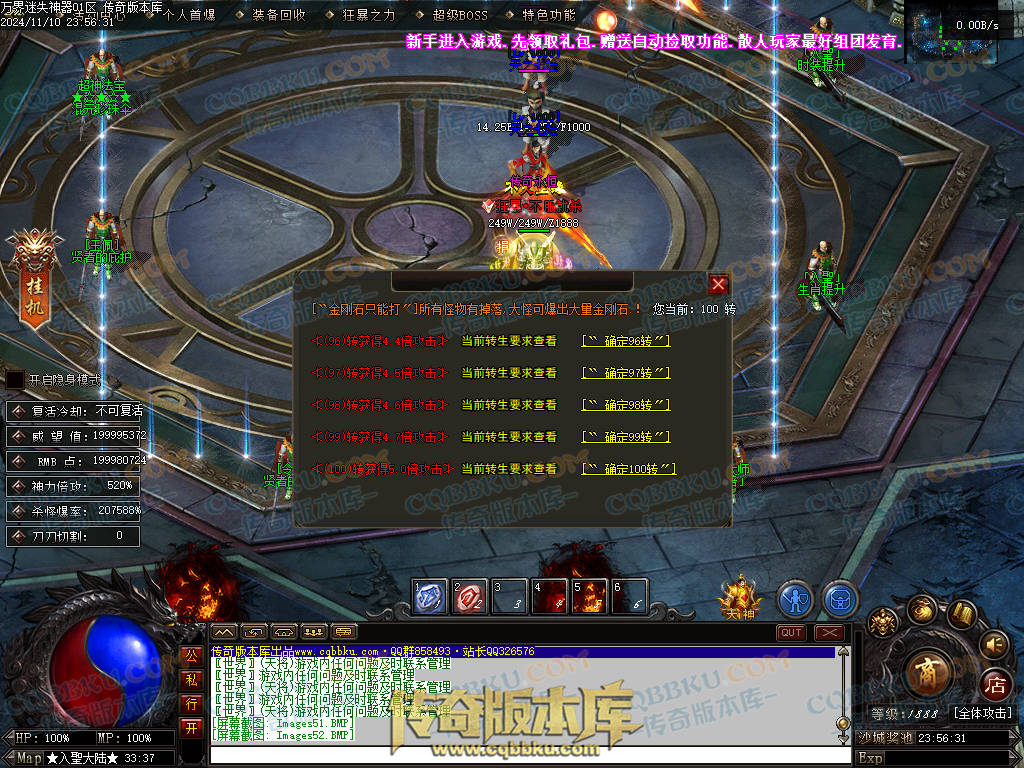Open the 装备回收 menu
The height and width of the screenshot is (768, 1024).
(279, 15)
